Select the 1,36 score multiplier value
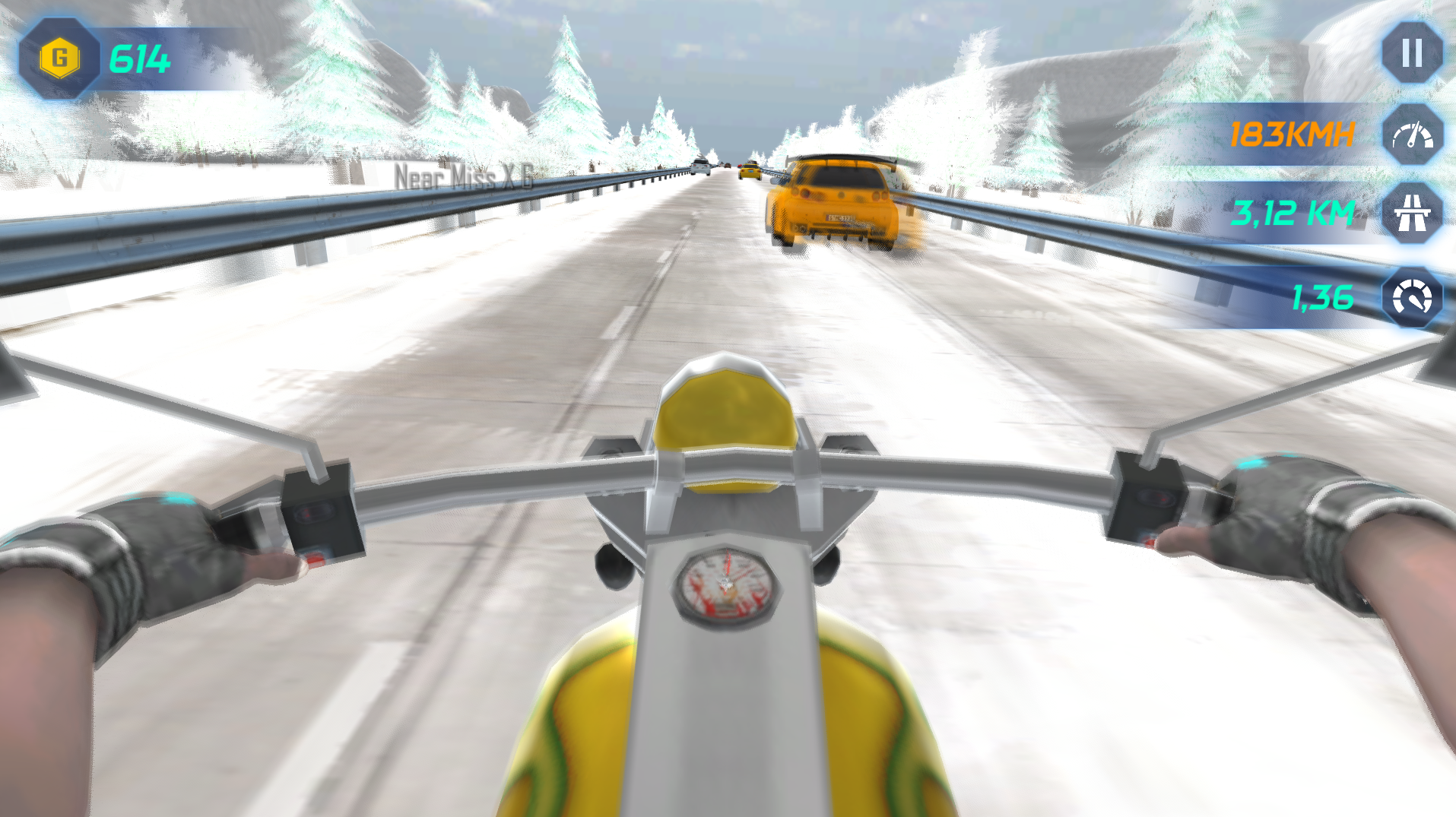 coord(1321,298)
